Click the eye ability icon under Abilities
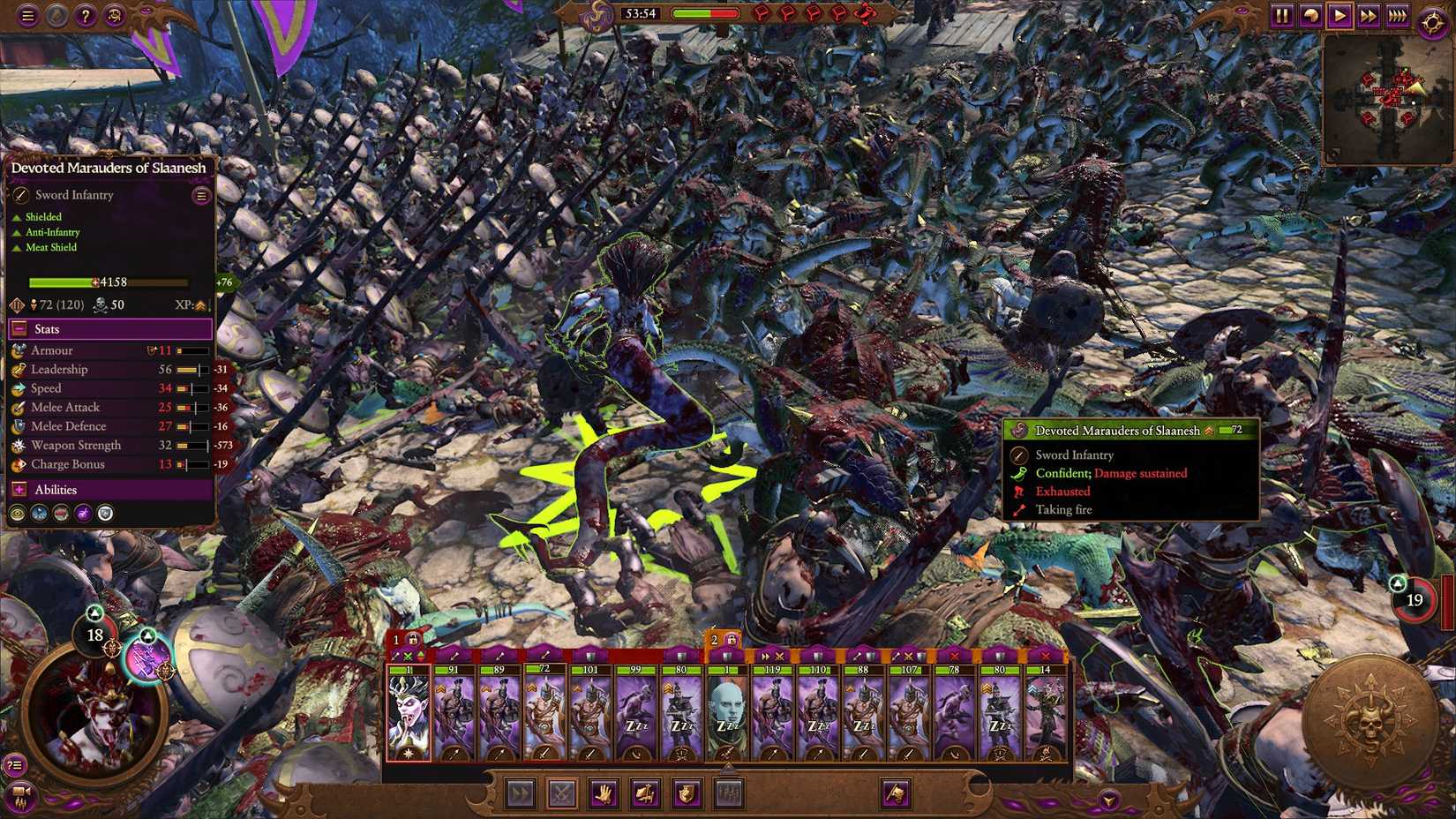The width and height of the screenshot is (1456, 819). click(x=17, y=513)
